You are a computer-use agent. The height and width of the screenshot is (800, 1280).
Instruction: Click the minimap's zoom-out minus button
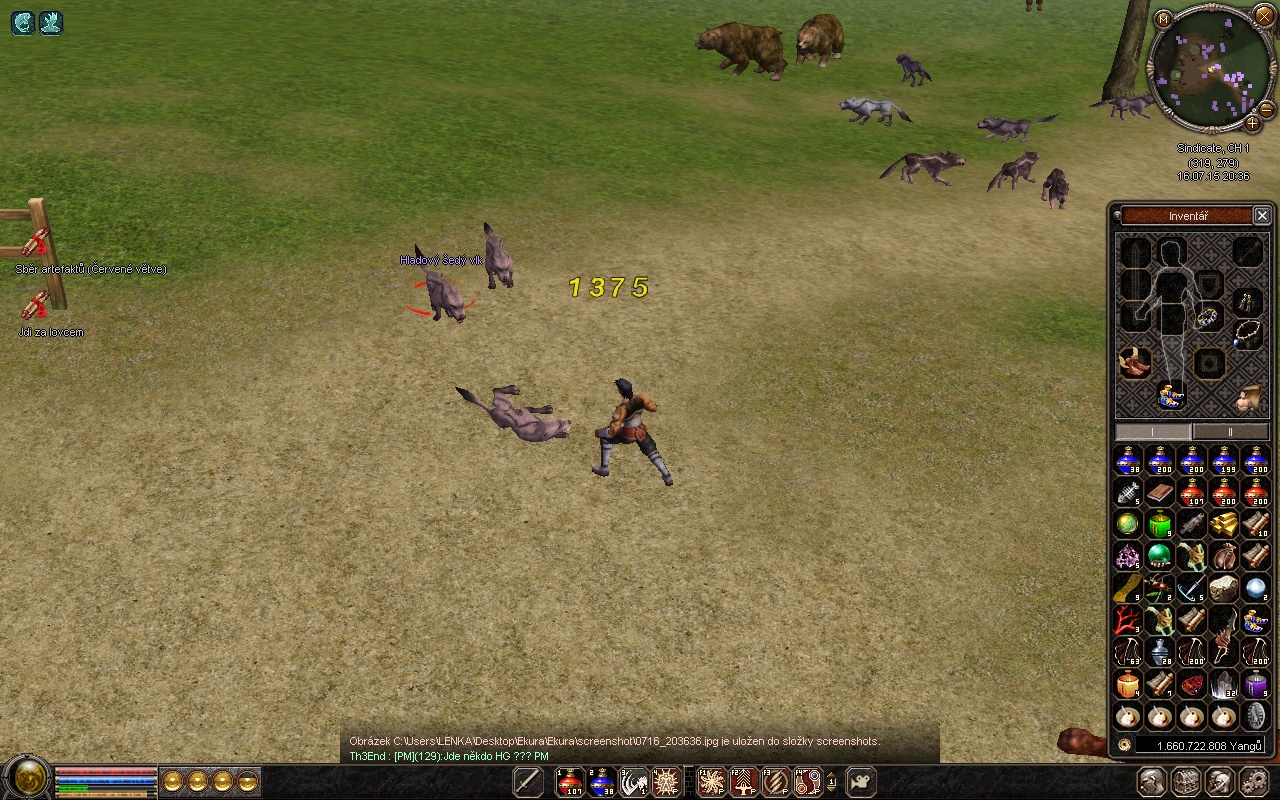pyautogui.click(x=1266, y=108)
